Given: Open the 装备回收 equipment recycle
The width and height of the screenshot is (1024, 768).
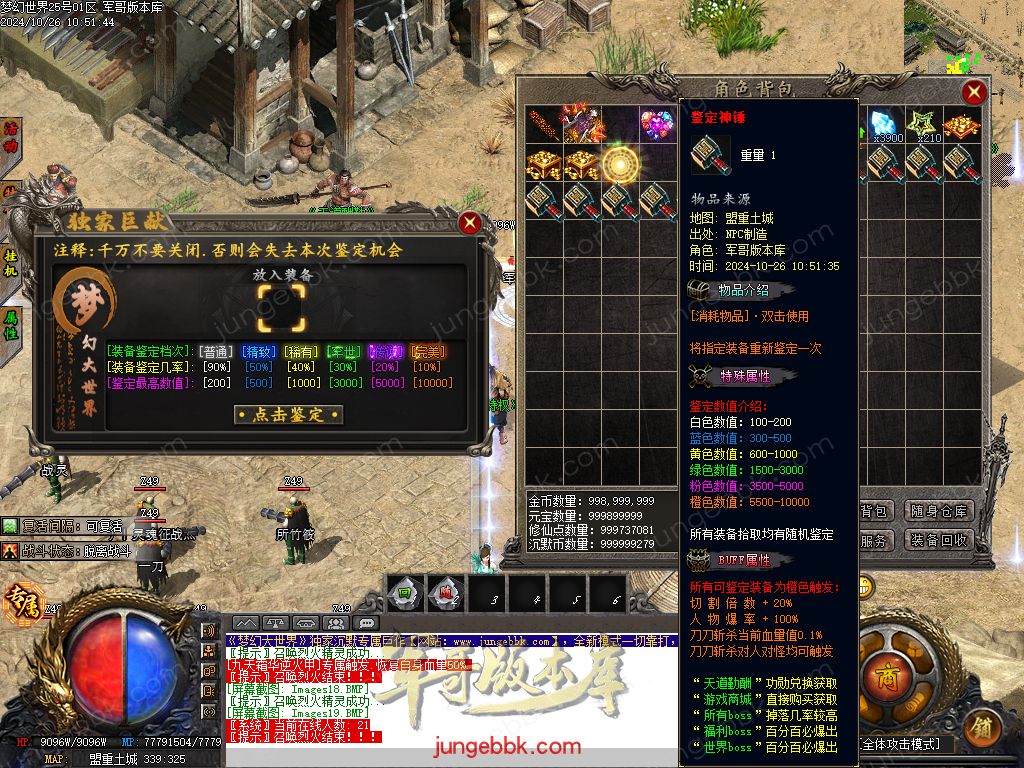Looking at the screenshot, I should [x=939, y=540].
